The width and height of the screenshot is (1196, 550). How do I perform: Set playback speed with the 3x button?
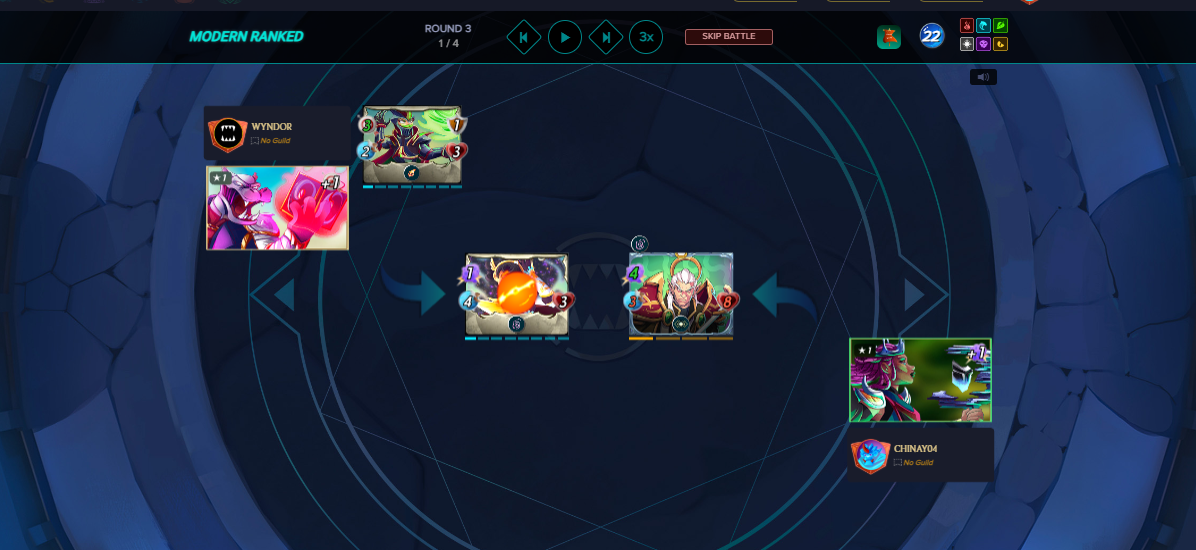(x=646, y=38)
